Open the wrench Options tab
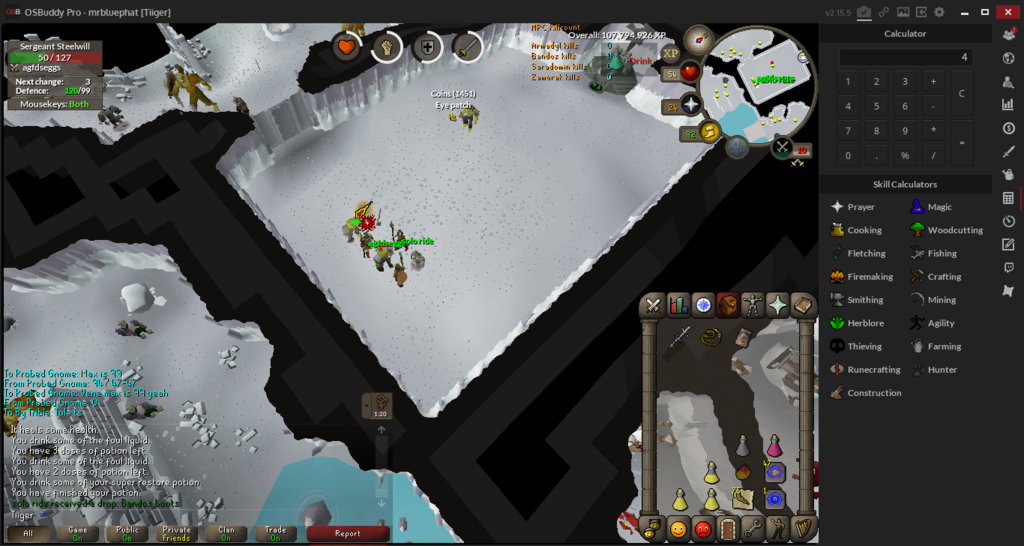 tap(752, 527)
